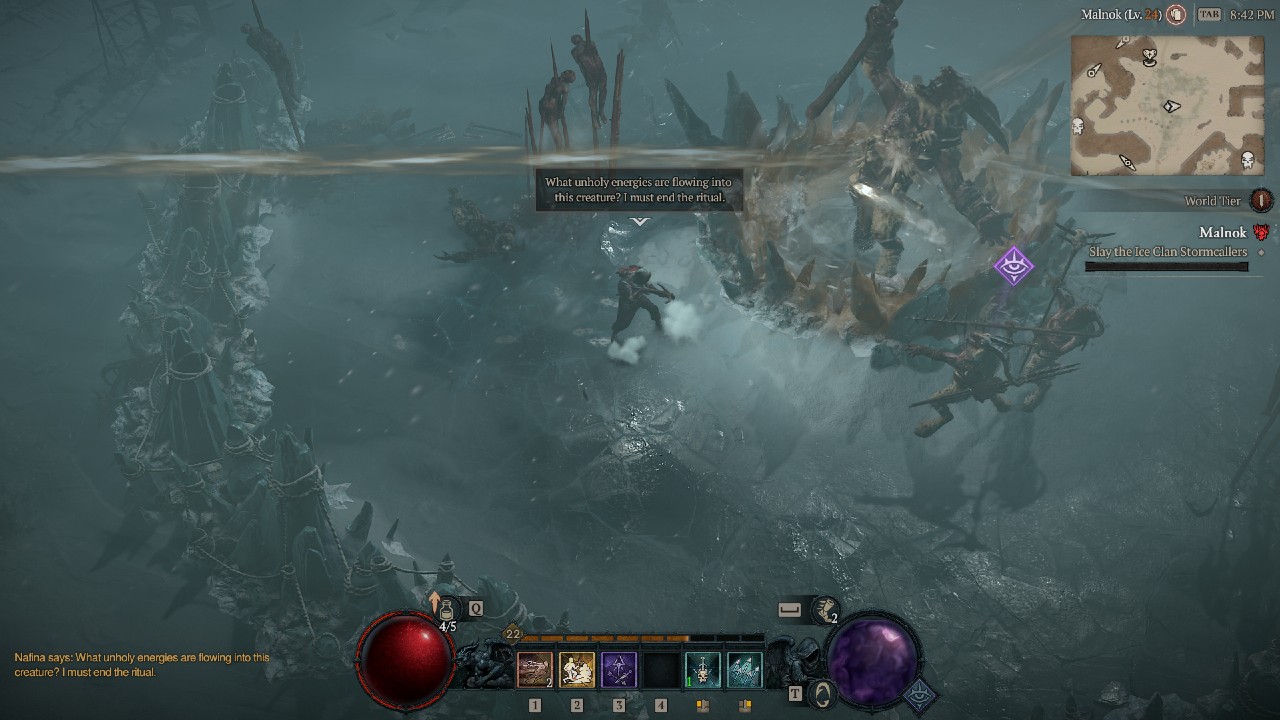Click the golden skill icon in slot 2
This screenshot has height=720, width=1280.
[x=577, y=668]
